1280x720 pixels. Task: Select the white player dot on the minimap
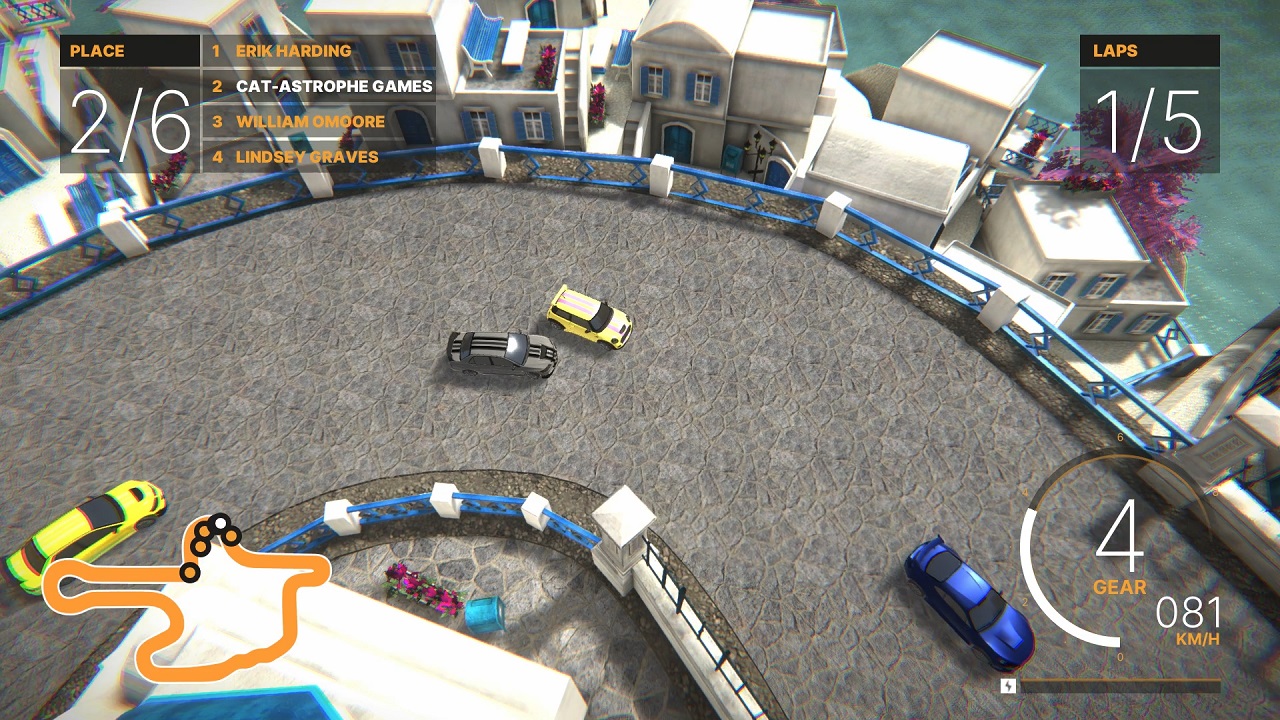[x=219, y=521]
